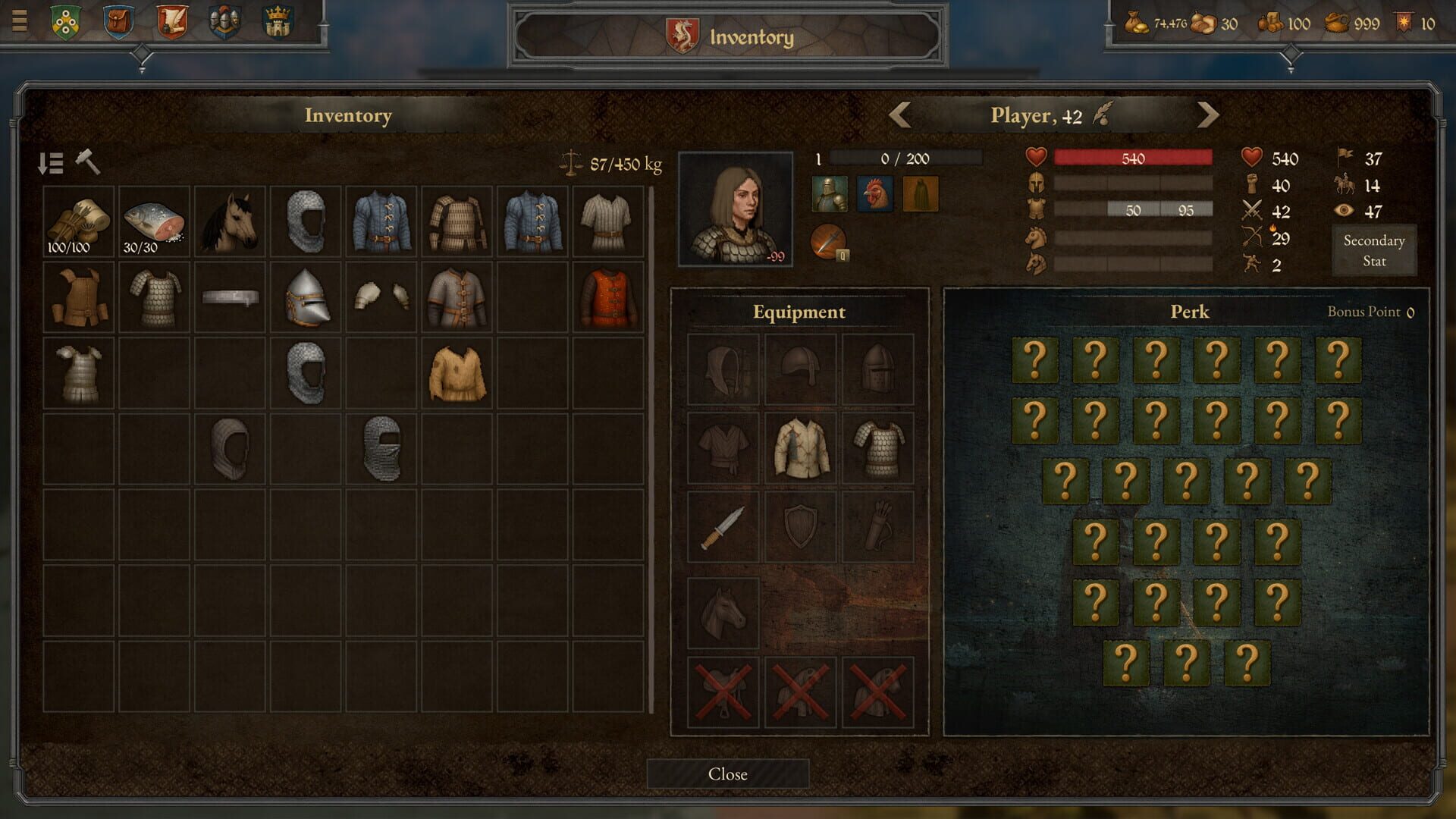
Task: Open the hamburger menu at top left
Action: click(18, 20)
